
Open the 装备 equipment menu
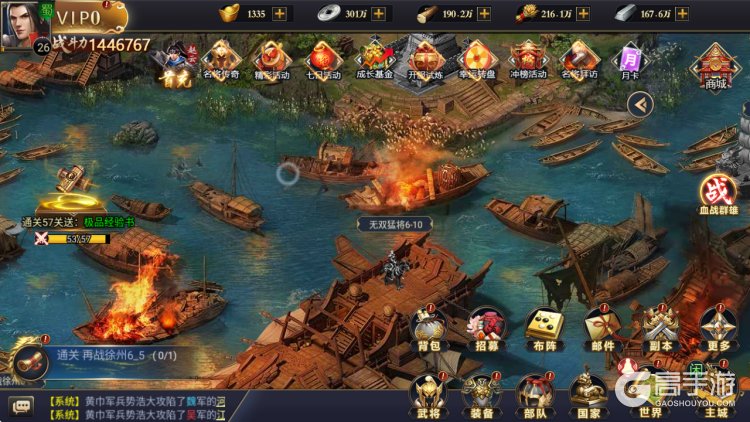482,394
